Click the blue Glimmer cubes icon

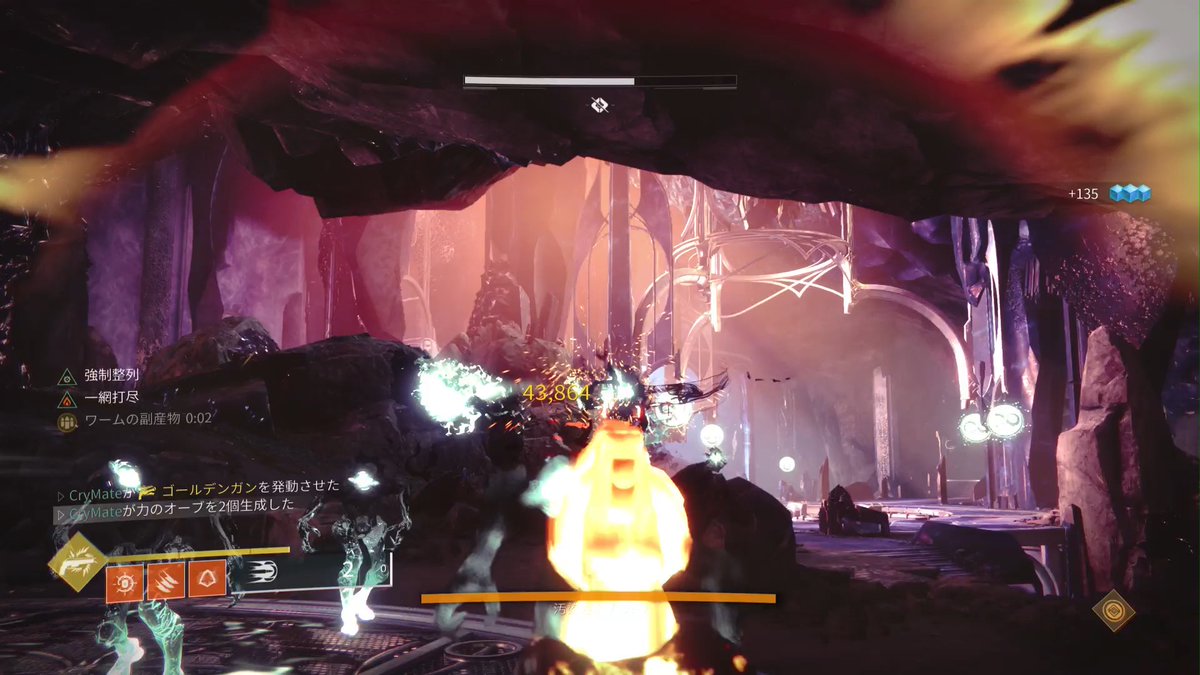[1130, 193]
